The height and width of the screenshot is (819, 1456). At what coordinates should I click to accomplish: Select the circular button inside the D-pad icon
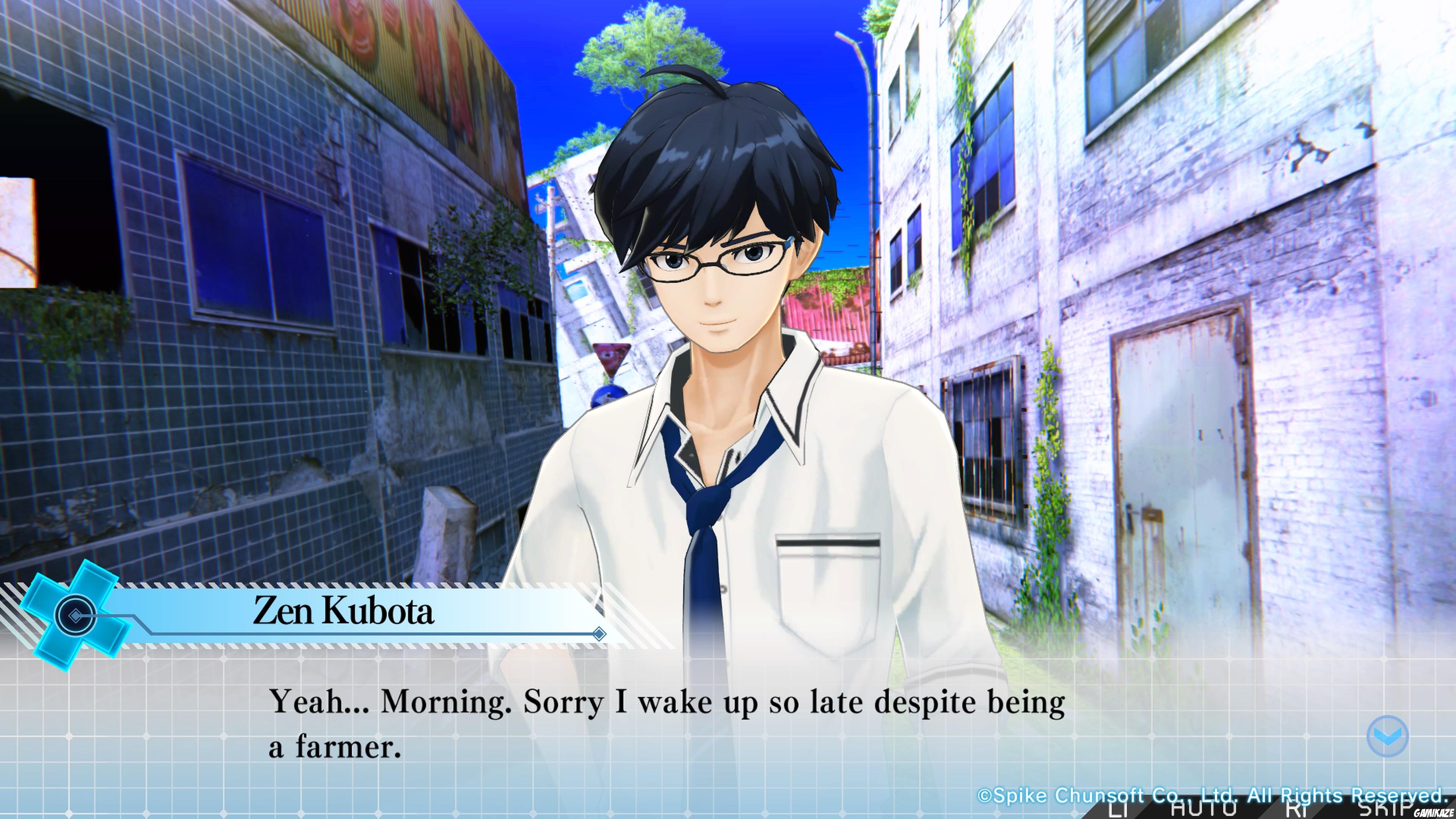click(x=75, y=615)
